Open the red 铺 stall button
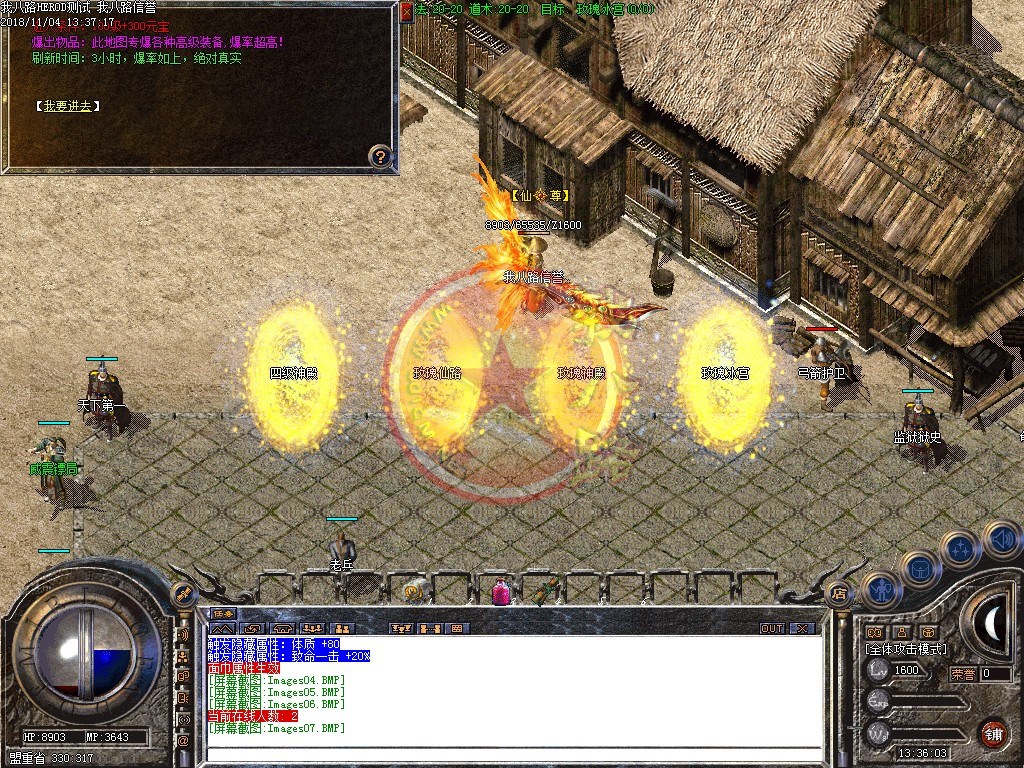Image resolution: width=1024 pixels, height=768 pixels. click(x=992, y=732)
